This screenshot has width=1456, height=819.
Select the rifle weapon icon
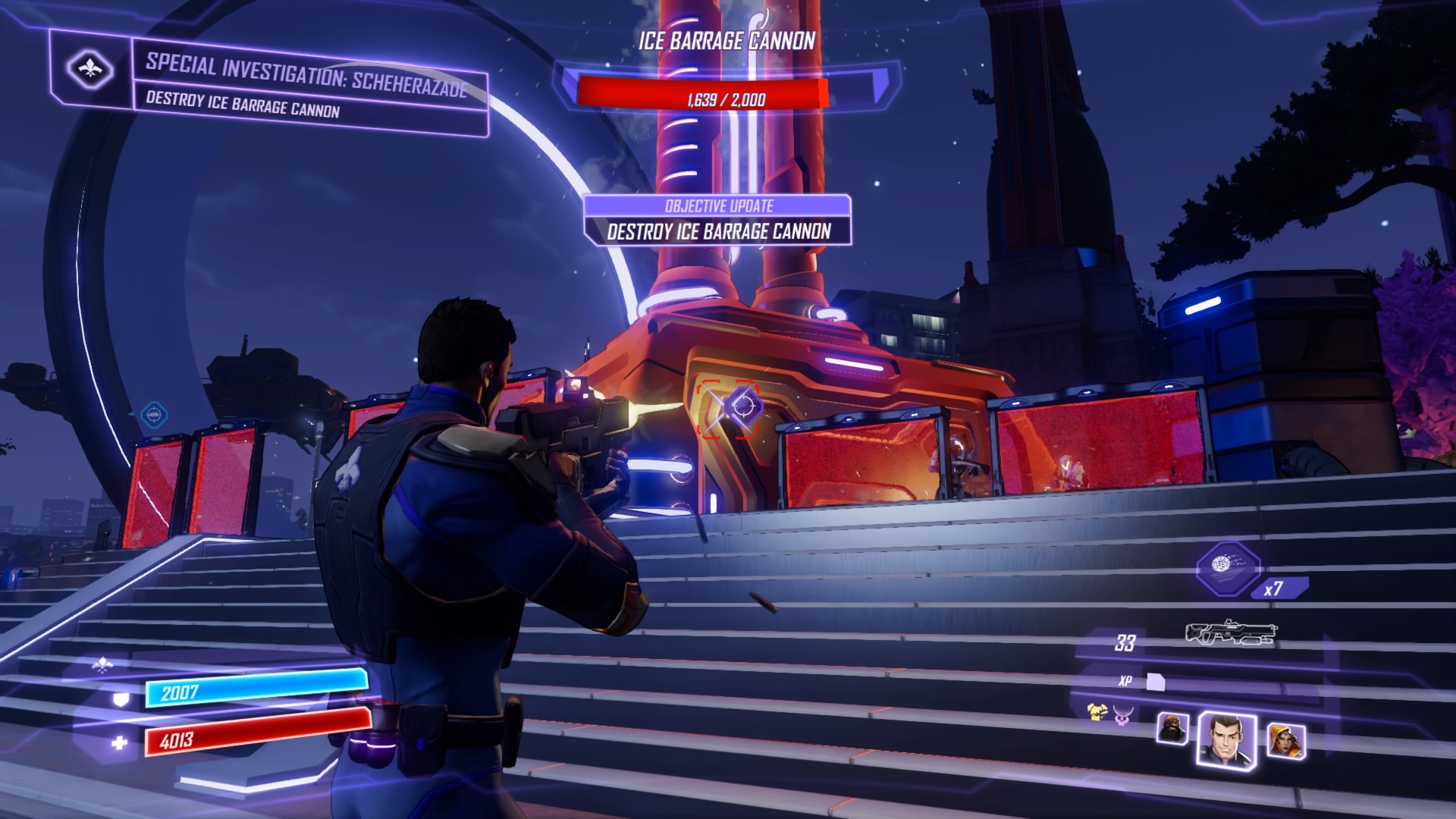click(x=1231, y=634)
